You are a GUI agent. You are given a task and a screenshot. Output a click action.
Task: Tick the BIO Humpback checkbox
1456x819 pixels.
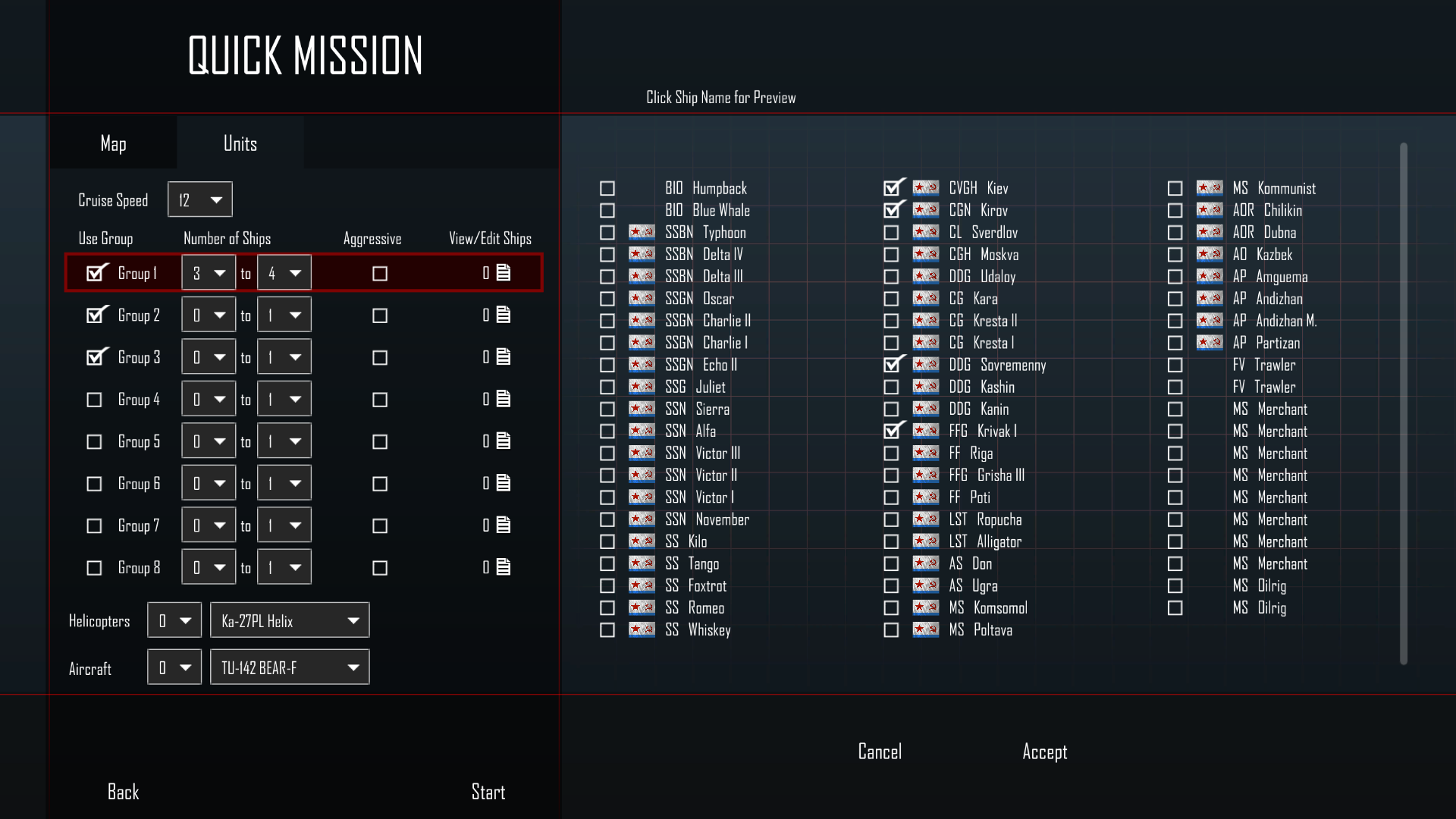[607, 189]
